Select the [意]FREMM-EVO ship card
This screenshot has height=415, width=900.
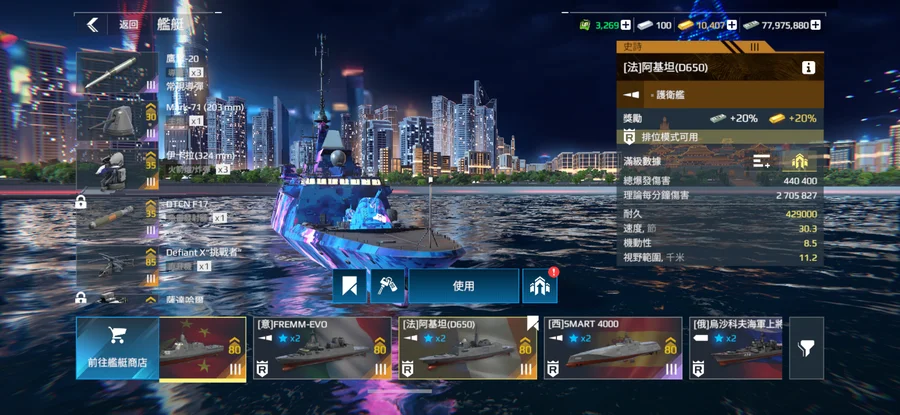(320, 349)
